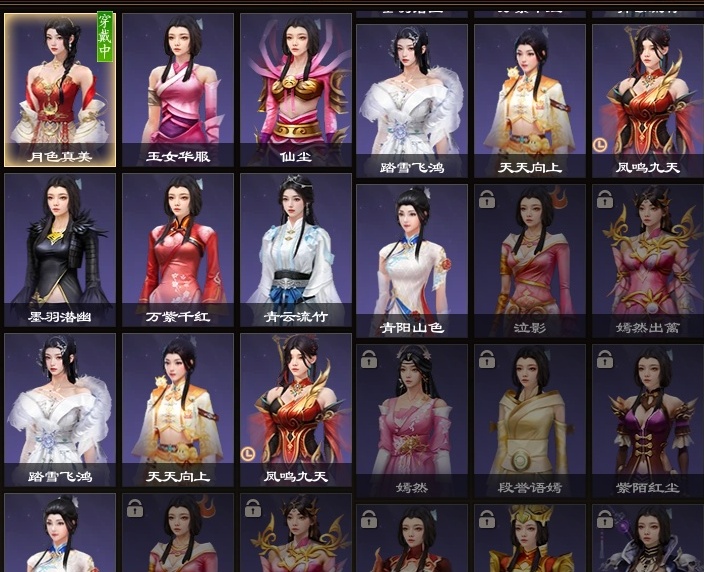Select the 月色真美 outfit currently worn
This screenshot has height=572, width=704.
pyautogui.click(x=60, y=89)
